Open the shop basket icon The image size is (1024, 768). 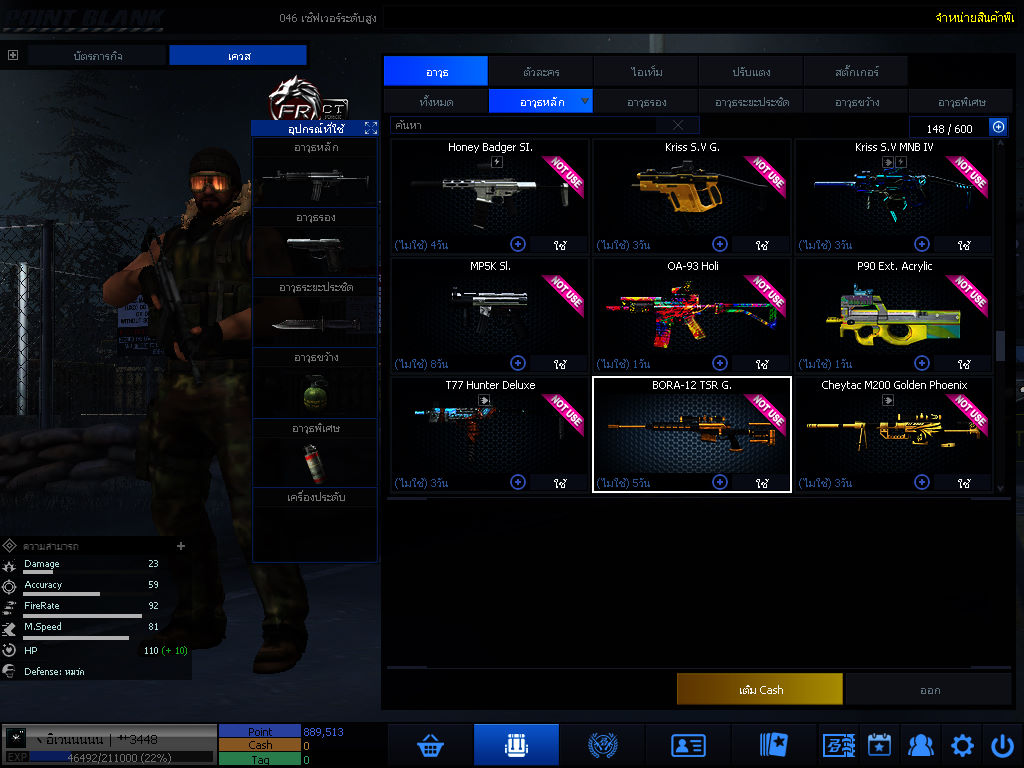pyautogui.click(x=430, y=745)
